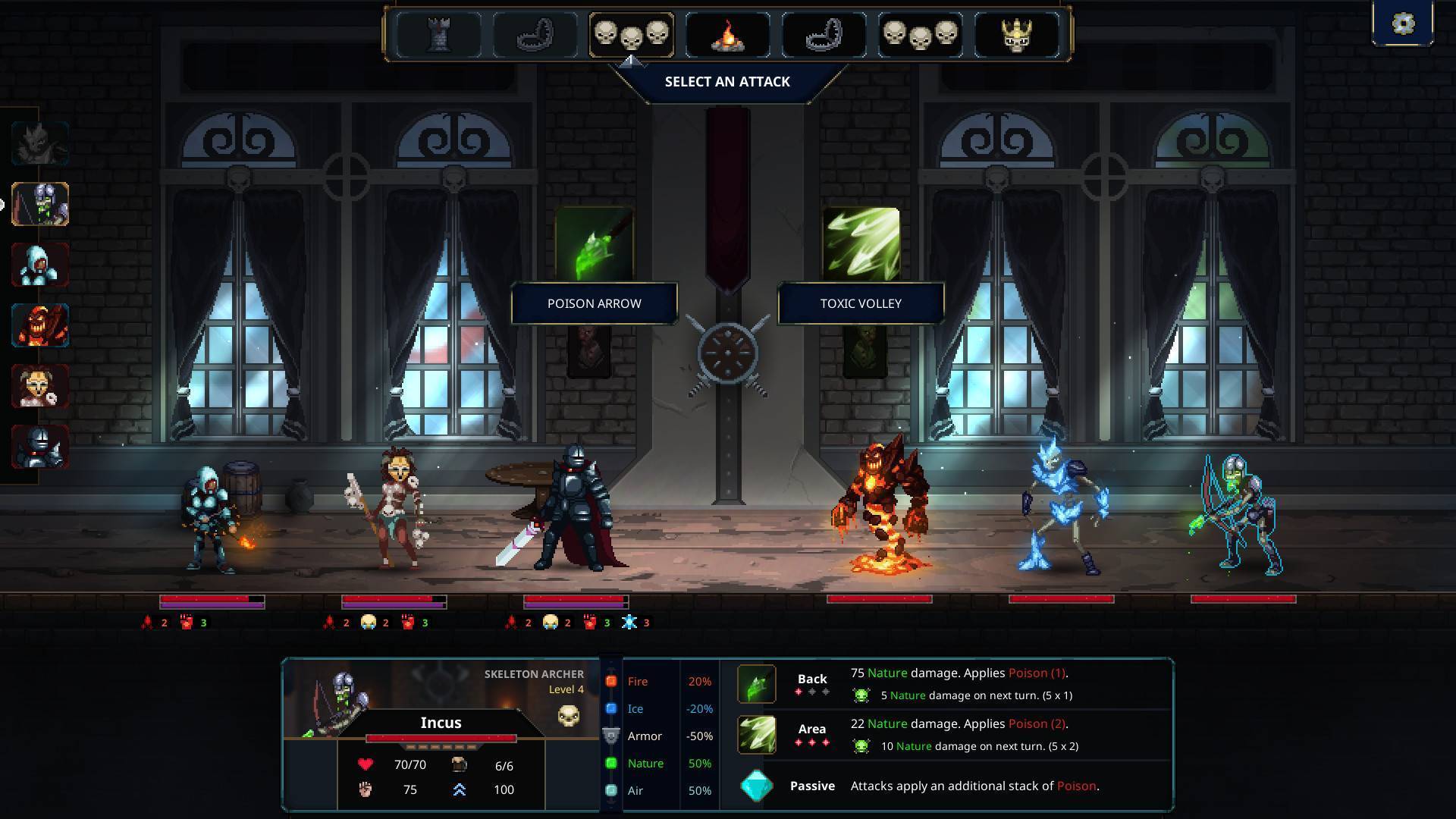This screenshot has height=819, width=1456.
Task: Click the second trap room icon
Action: 823,33
